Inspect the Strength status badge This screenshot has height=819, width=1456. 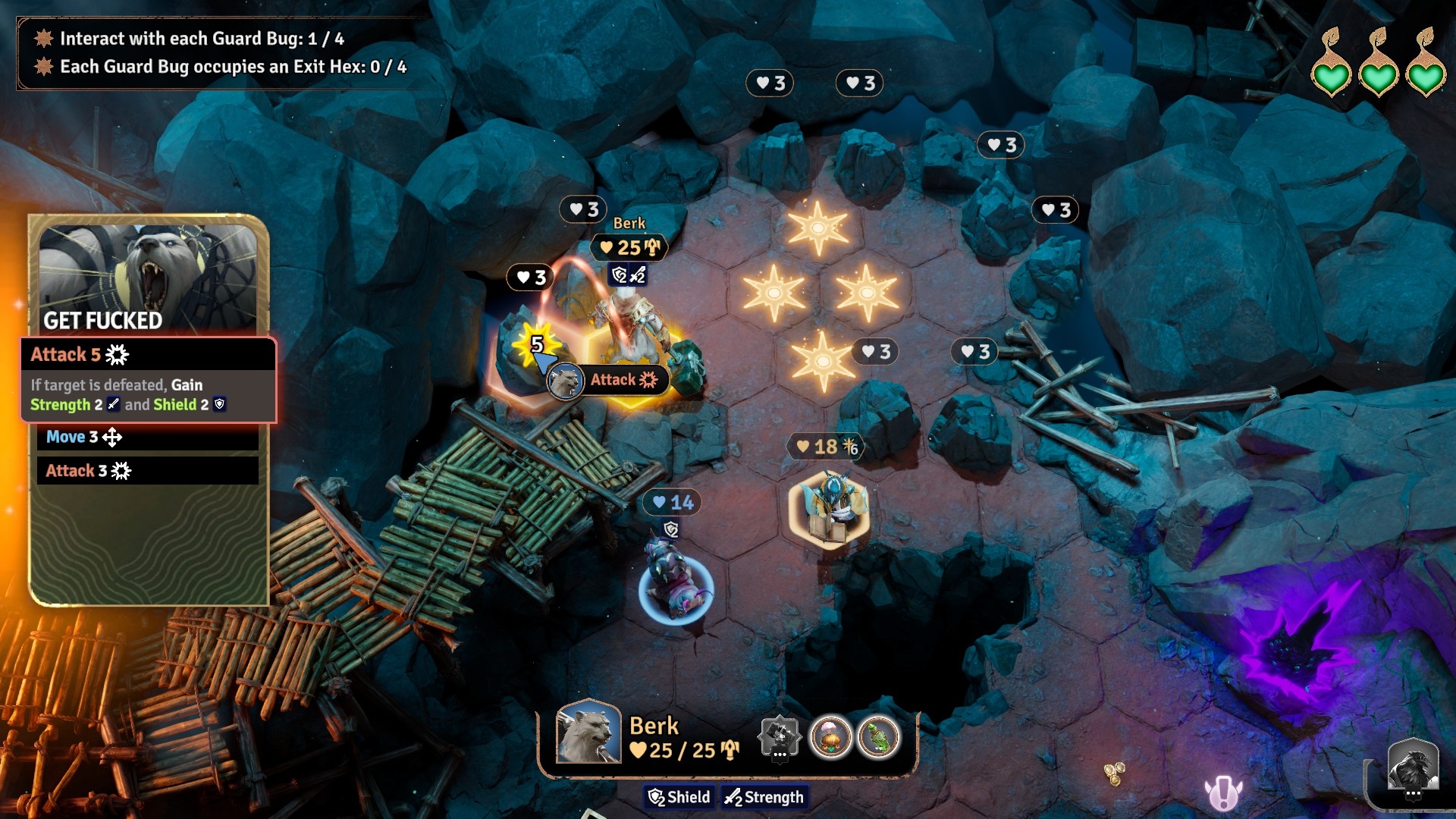coord(764,797)
